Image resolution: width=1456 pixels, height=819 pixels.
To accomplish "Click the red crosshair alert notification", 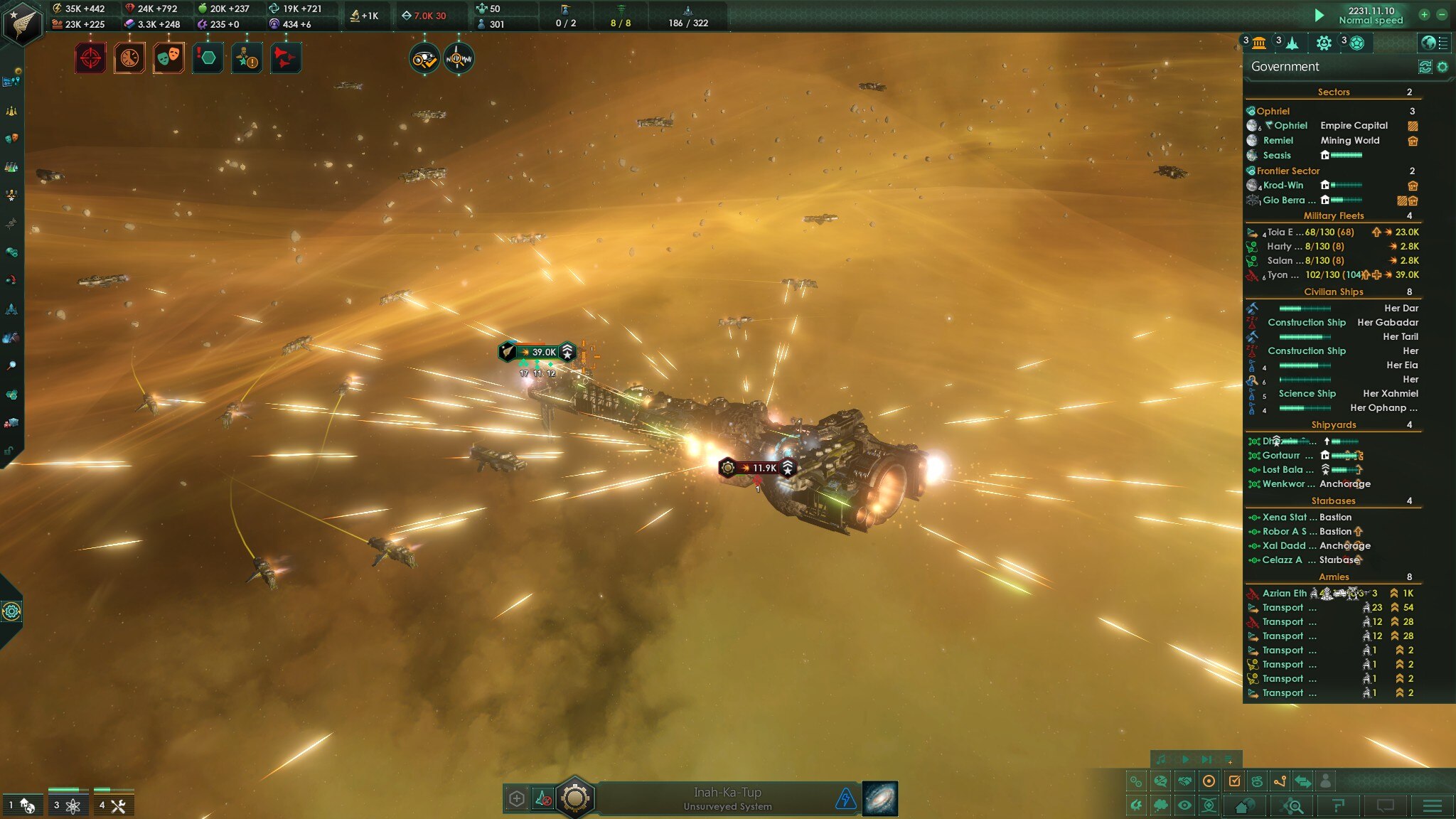I will (90, 58).
